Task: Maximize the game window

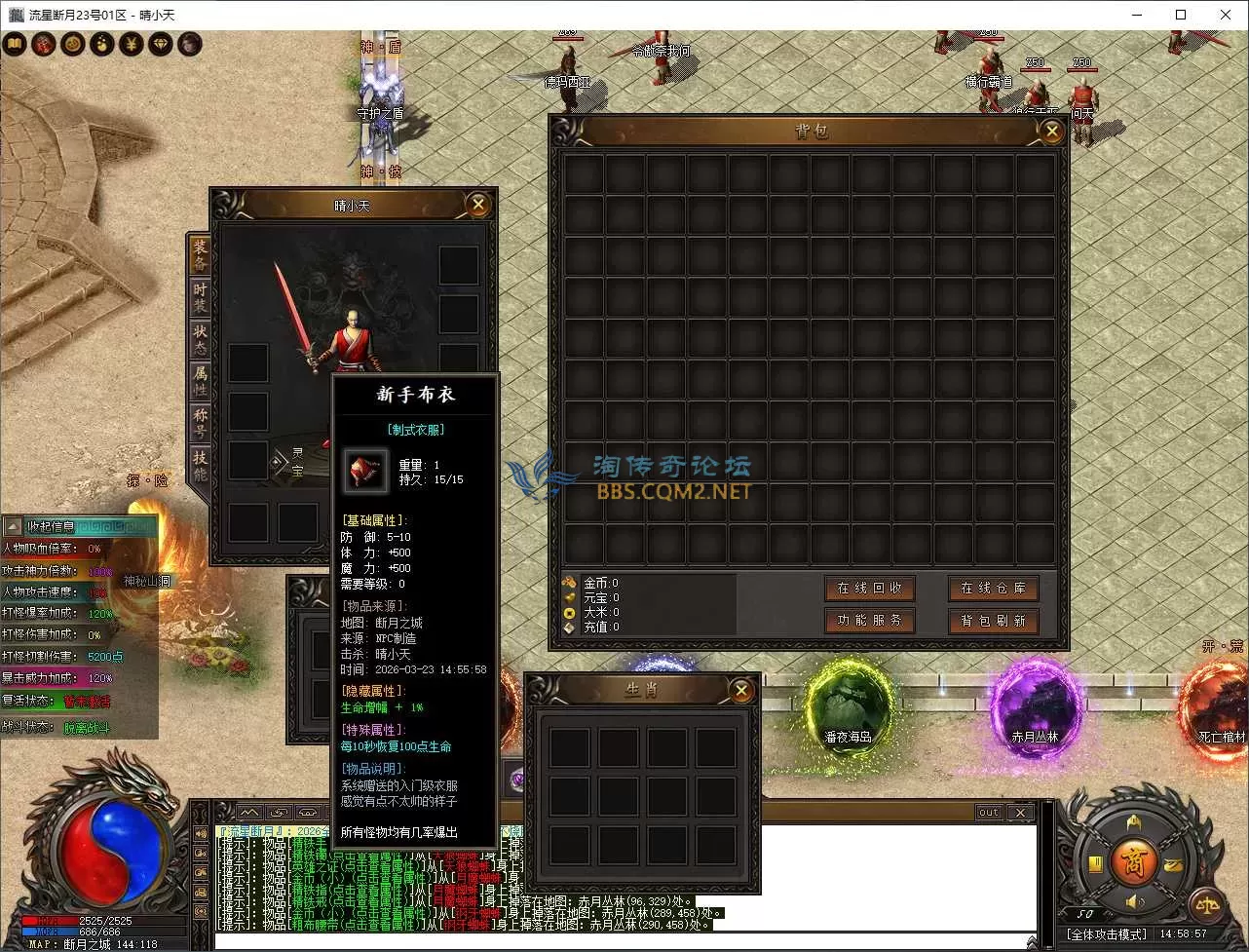Action: [1181, 15]
